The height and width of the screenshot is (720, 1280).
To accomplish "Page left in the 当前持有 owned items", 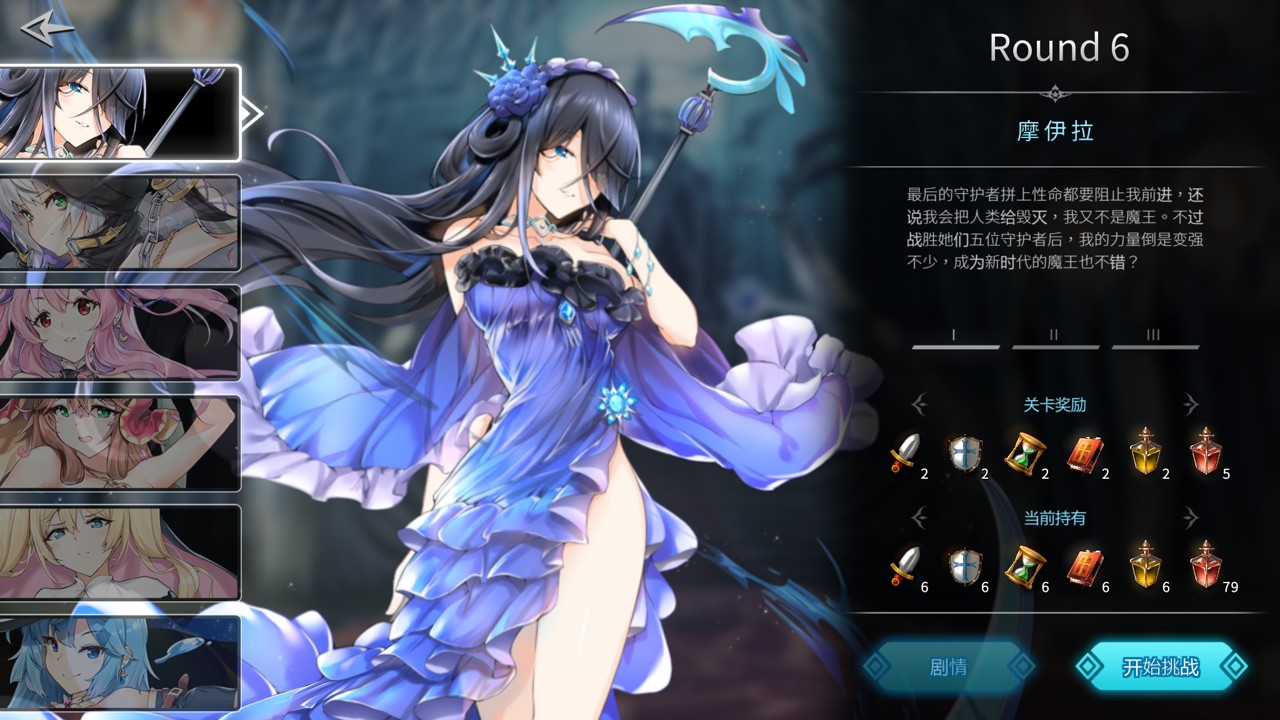I will 920,518.
